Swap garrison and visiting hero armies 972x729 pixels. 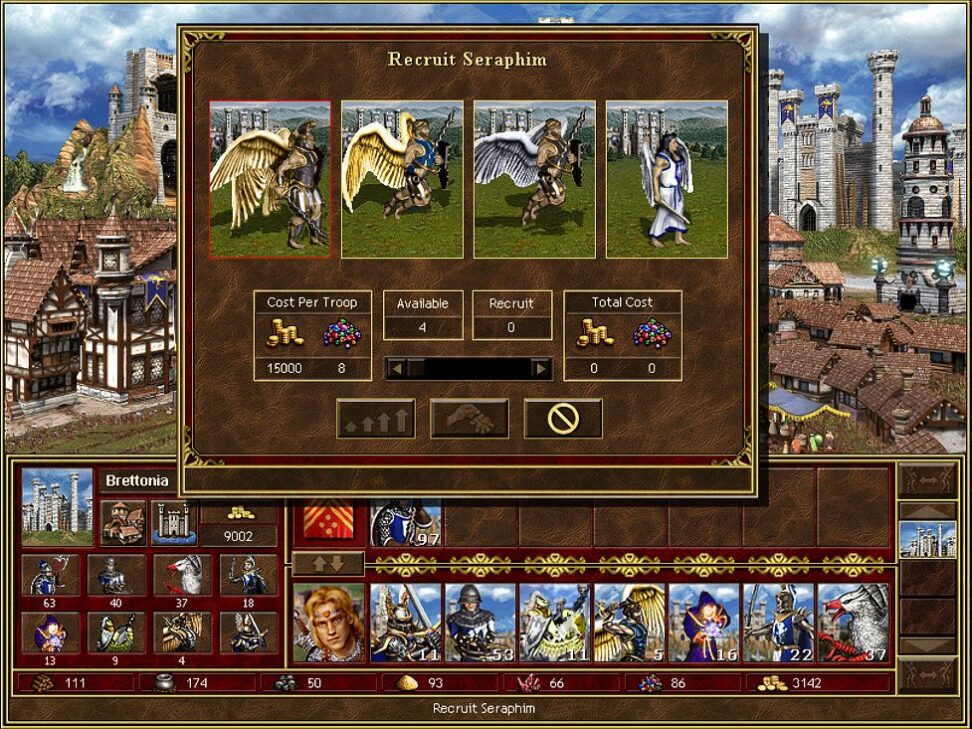[328, 563]
